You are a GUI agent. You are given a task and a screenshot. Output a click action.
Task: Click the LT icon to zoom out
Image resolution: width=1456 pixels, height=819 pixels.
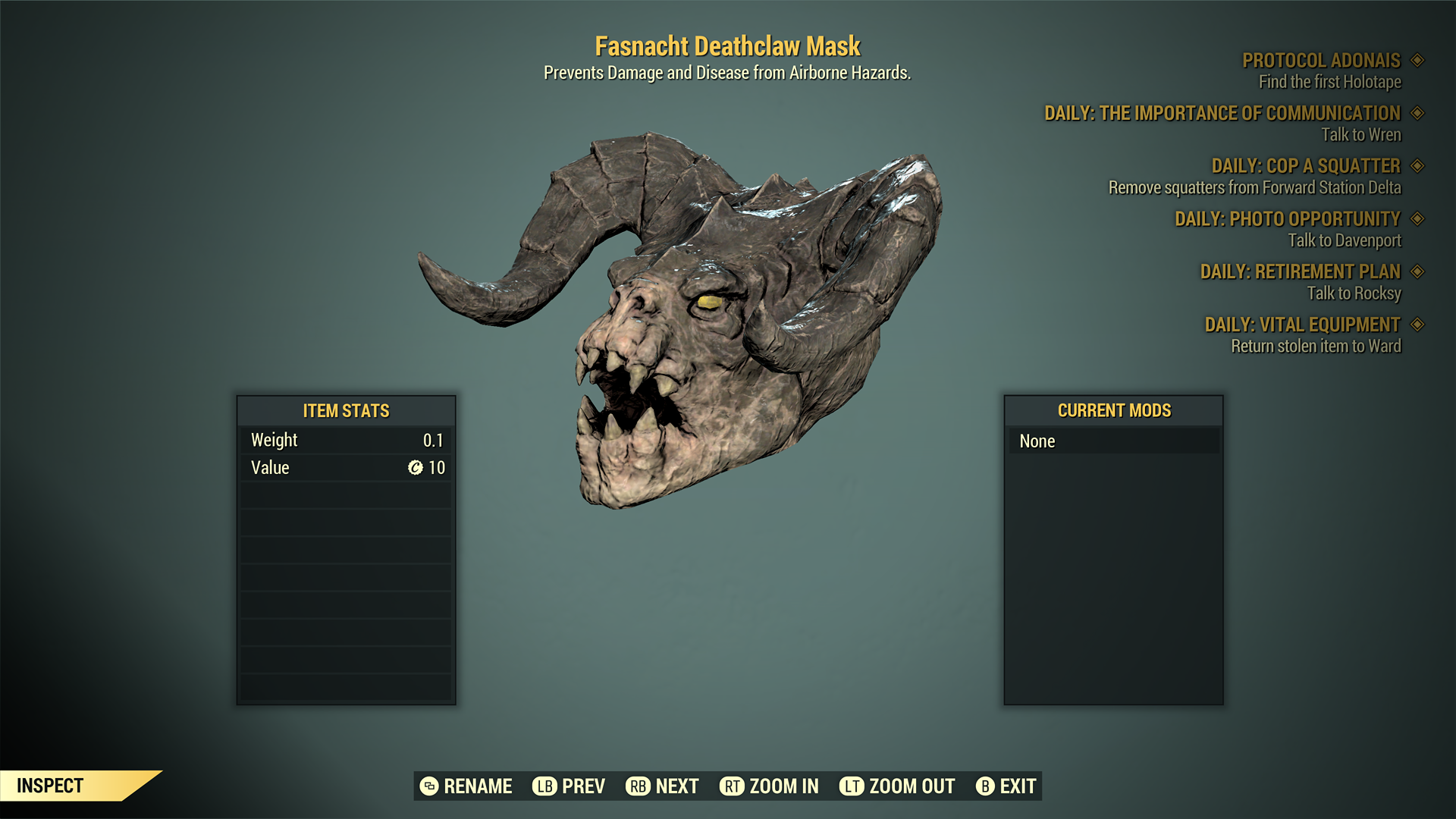point(852,786)
